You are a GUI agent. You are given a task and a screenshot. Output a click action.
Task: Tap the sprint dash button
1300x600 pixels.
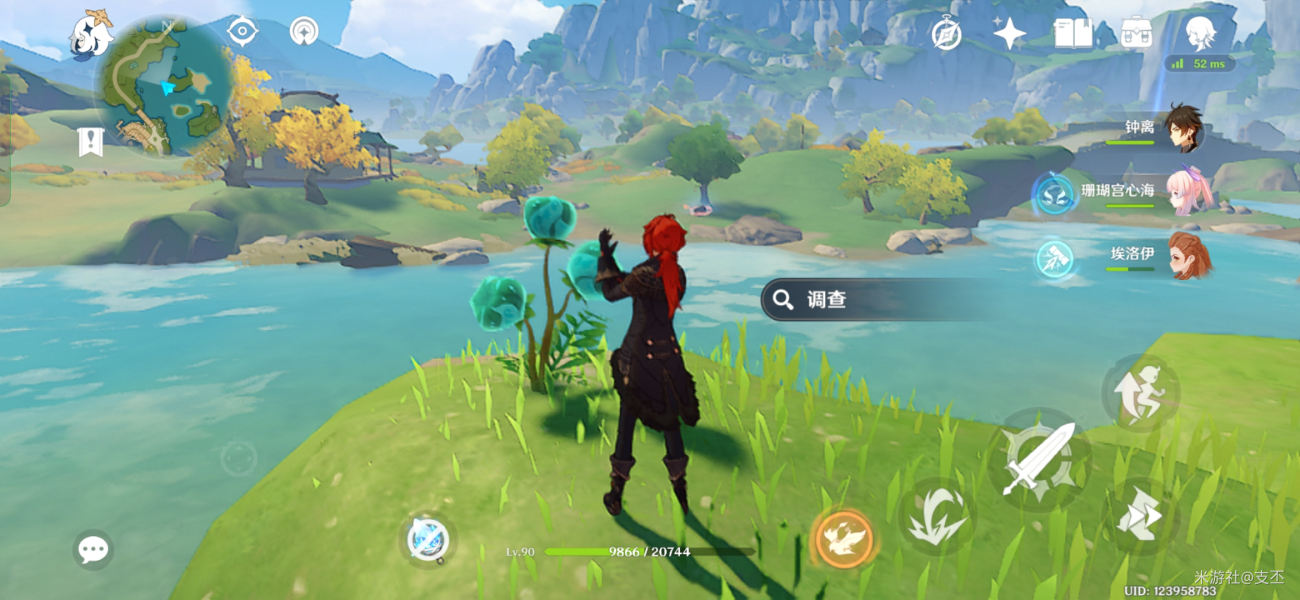(1139, 517)
